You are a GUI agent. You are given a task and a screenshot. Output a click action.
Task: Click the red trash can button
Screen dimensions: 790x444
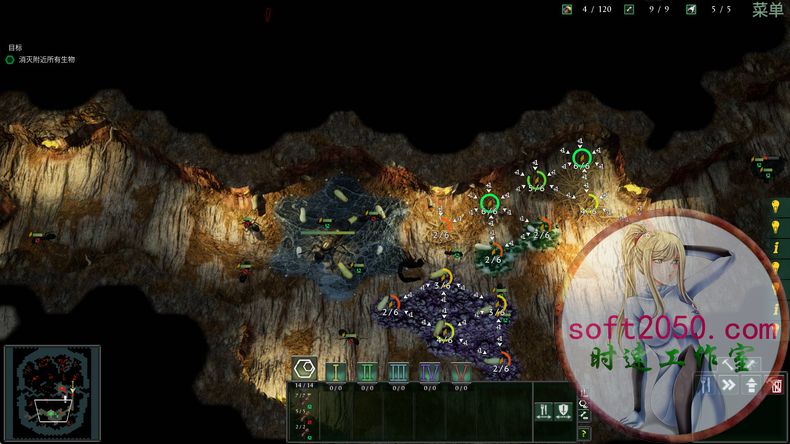pyautogui.click(x=775, y=385)
